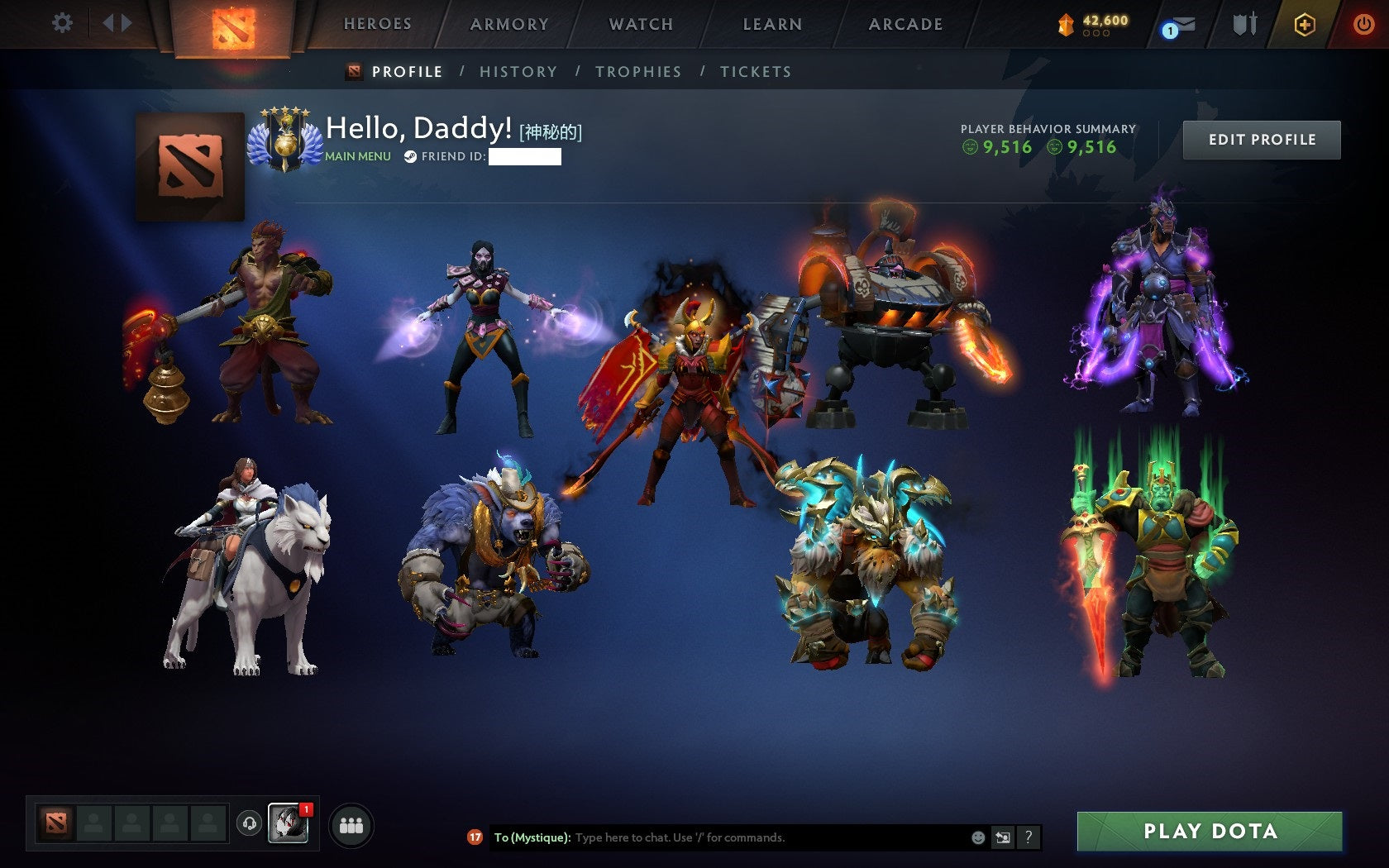The image size is (1389, 868).
Task: Click the EDIT PROFILE button
Action: coord(1260,139)
